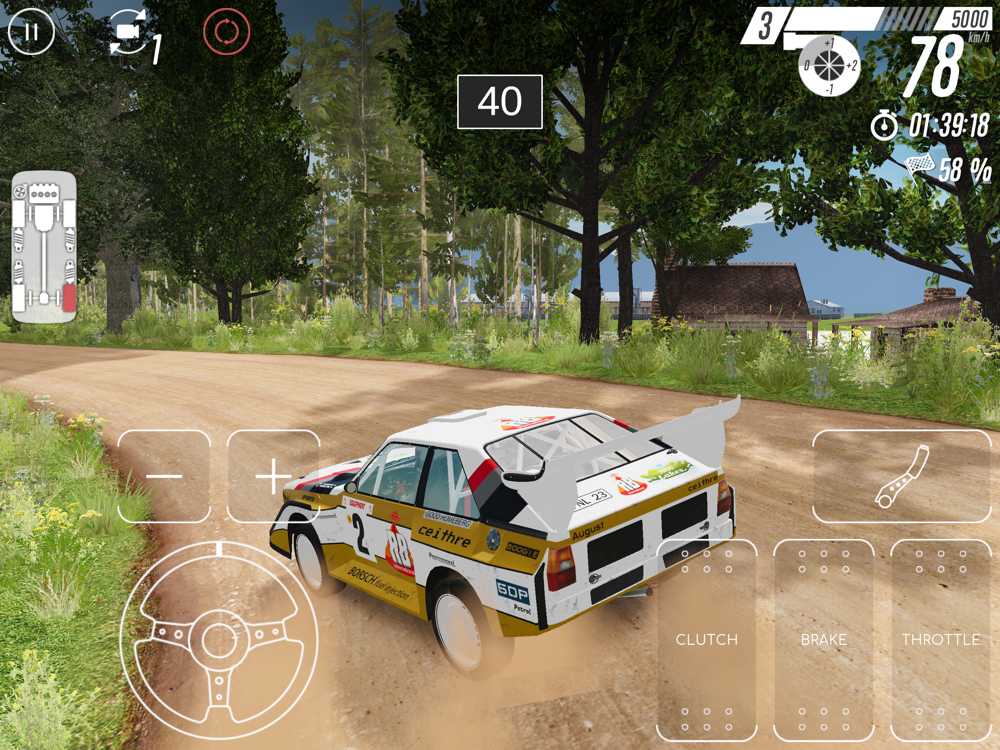Apply the BRAKE pedal
The height and width of the screenshot is (750, 1000).
(x=823, y=640)
